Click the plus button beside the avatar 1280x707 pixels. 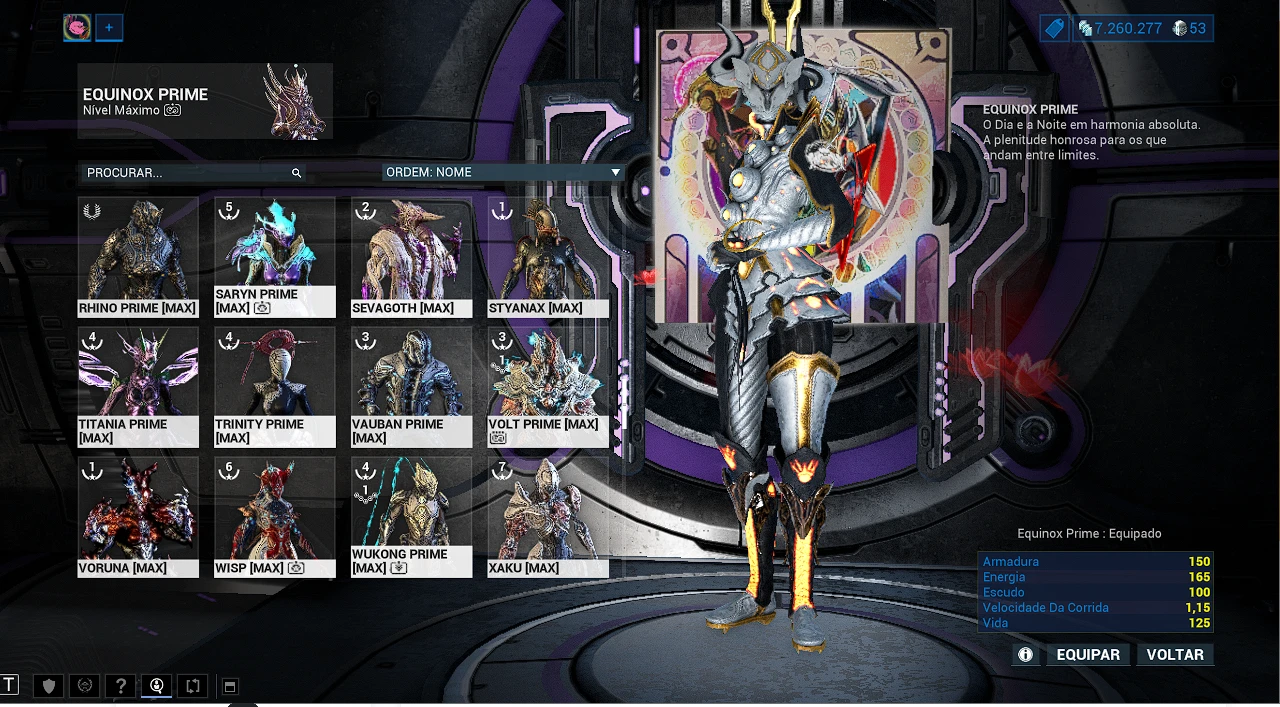pos(109,28)
